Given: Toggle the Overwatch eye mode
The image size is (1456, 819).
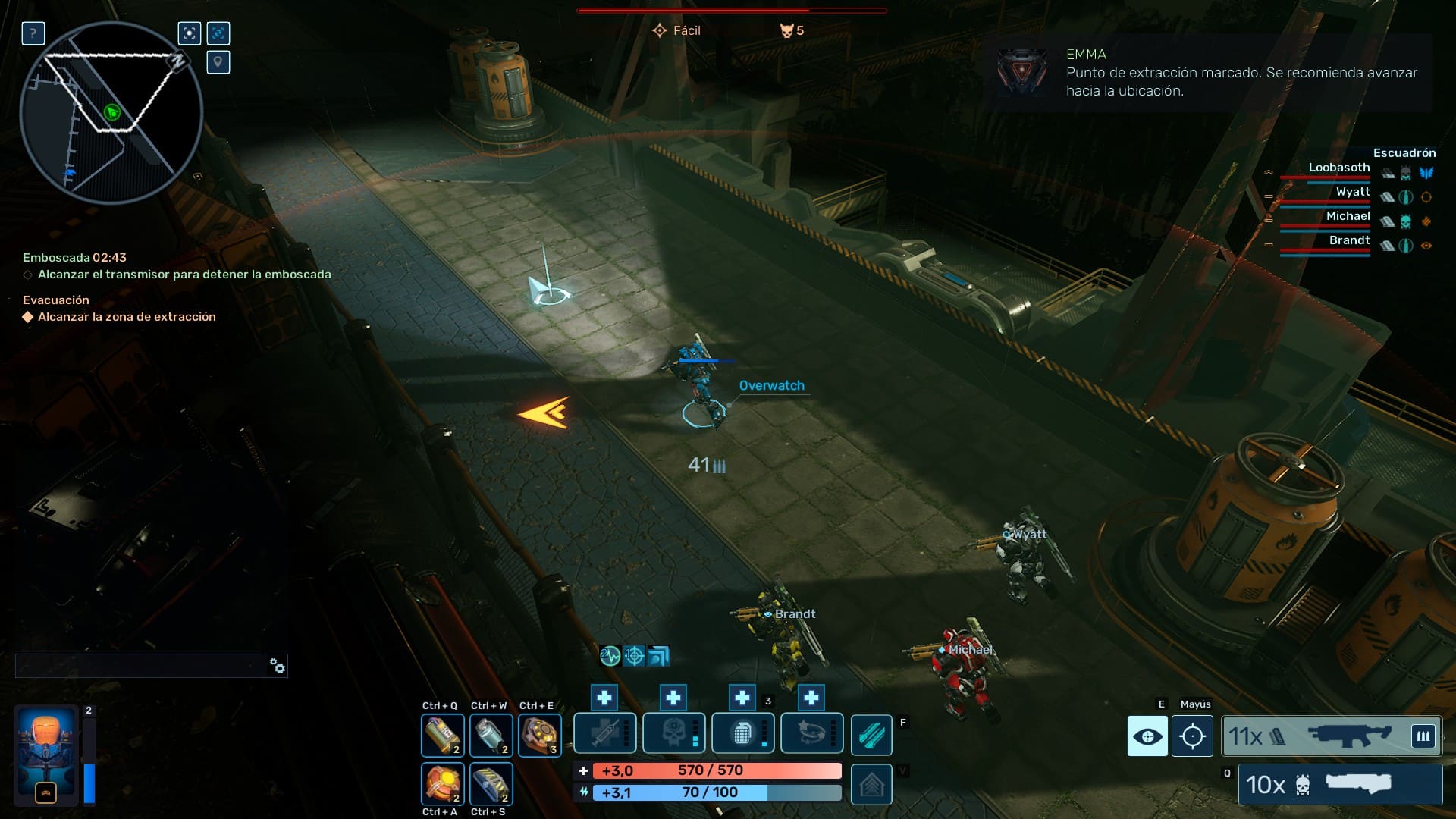Looking at the screenshot, I should [x=1147, y=736].
